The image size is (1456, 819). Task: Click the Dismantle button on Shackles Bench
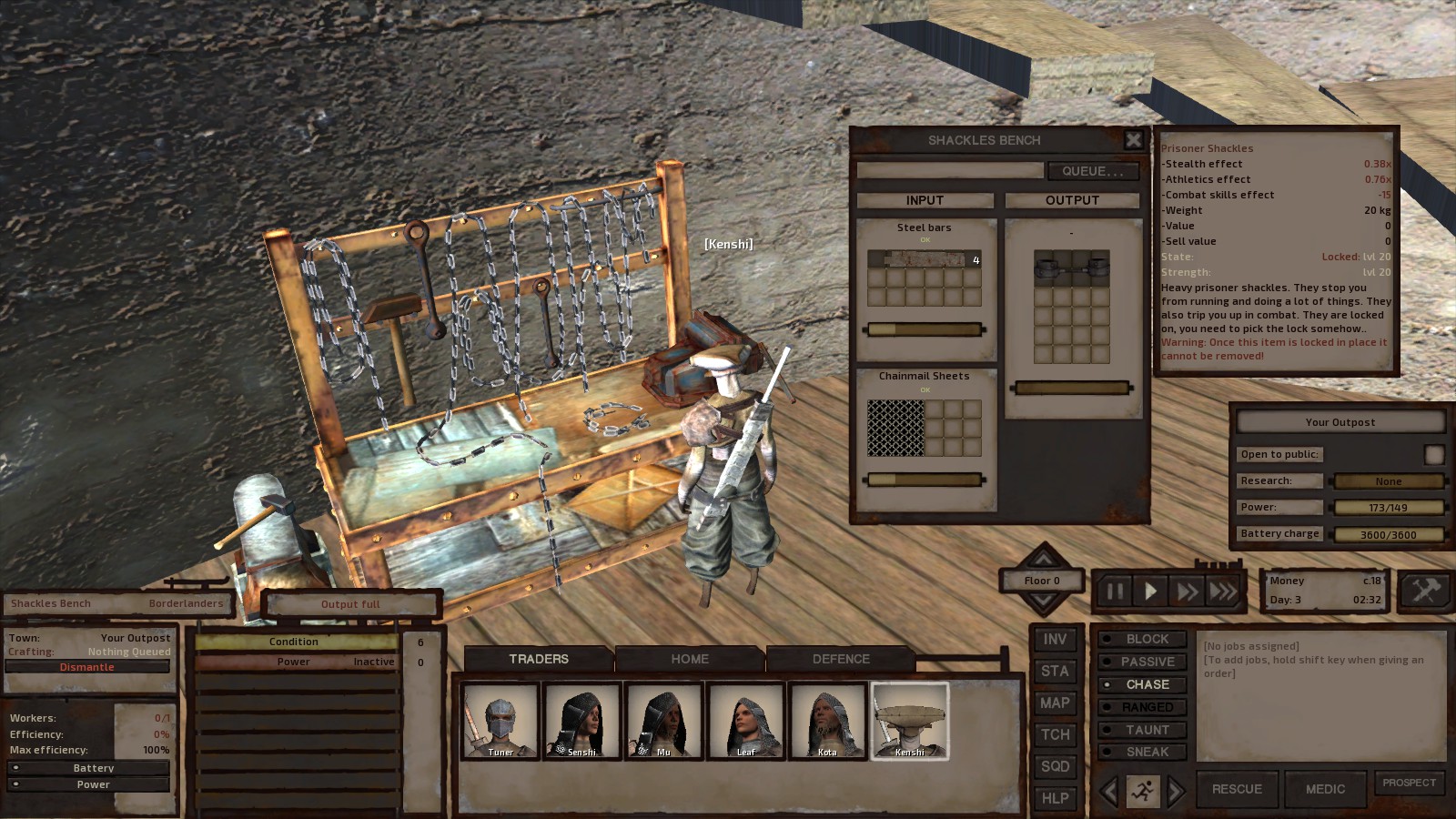click(88, 666)
